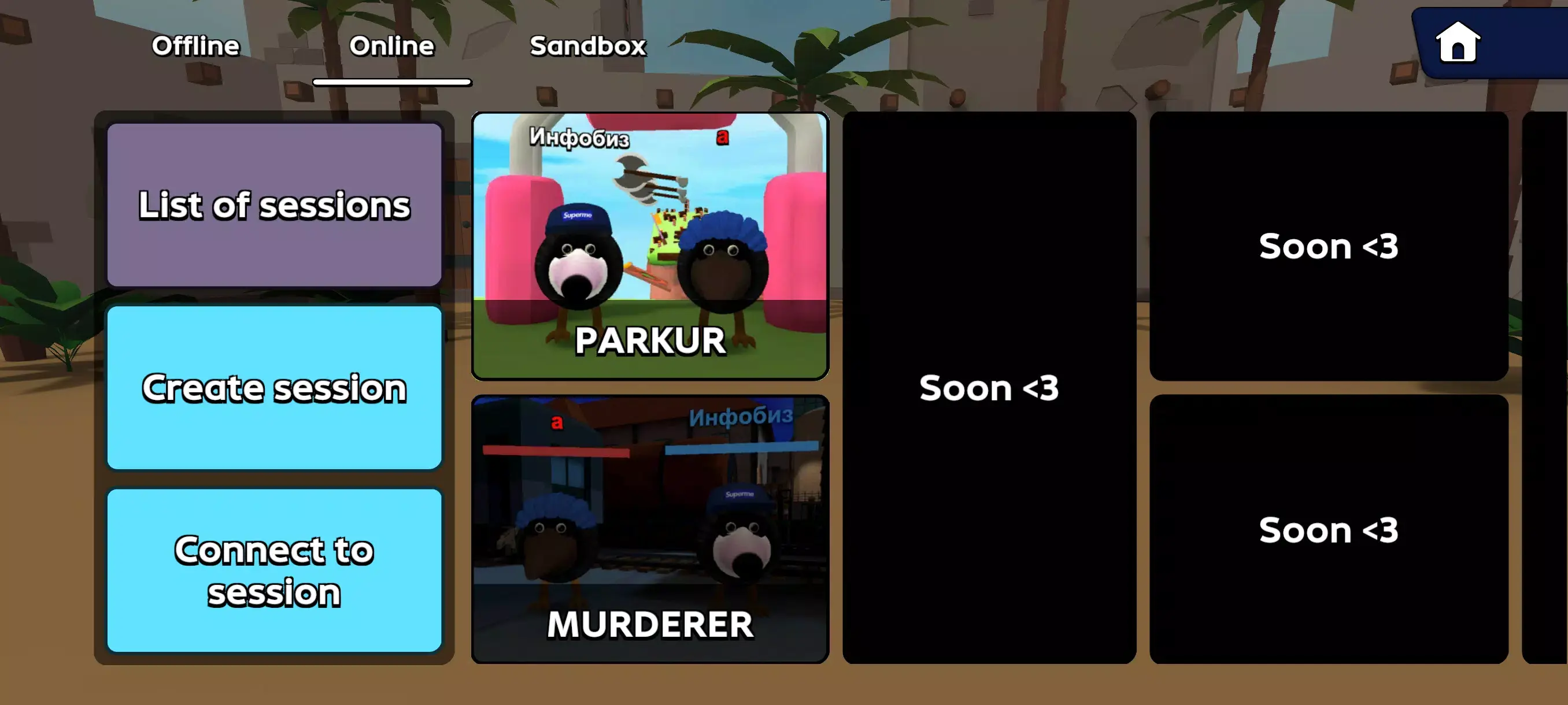
Task: Switch to the Offline tab
Action: pos(195,46)
